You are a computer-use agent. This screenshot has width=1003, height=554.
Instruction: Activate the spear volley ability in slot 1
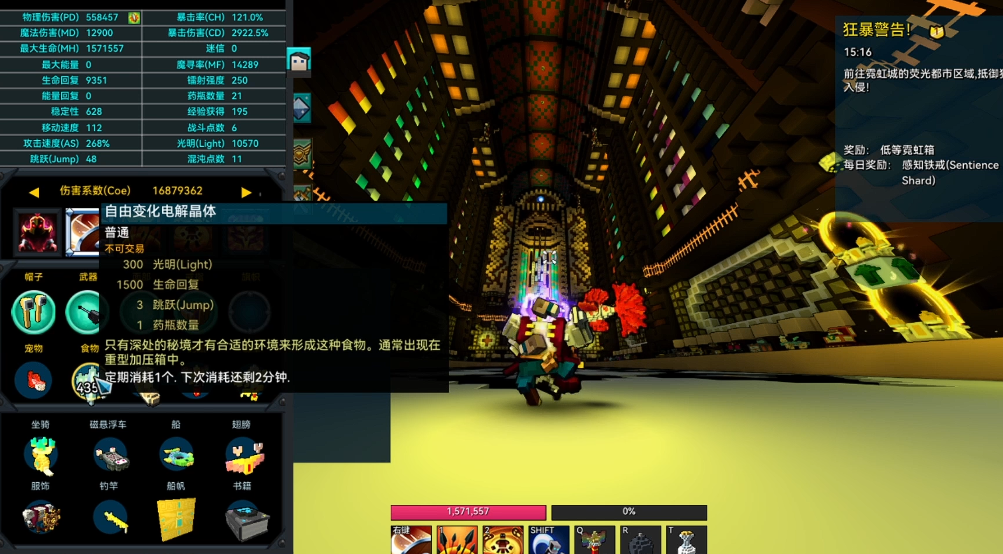point(455,541)
